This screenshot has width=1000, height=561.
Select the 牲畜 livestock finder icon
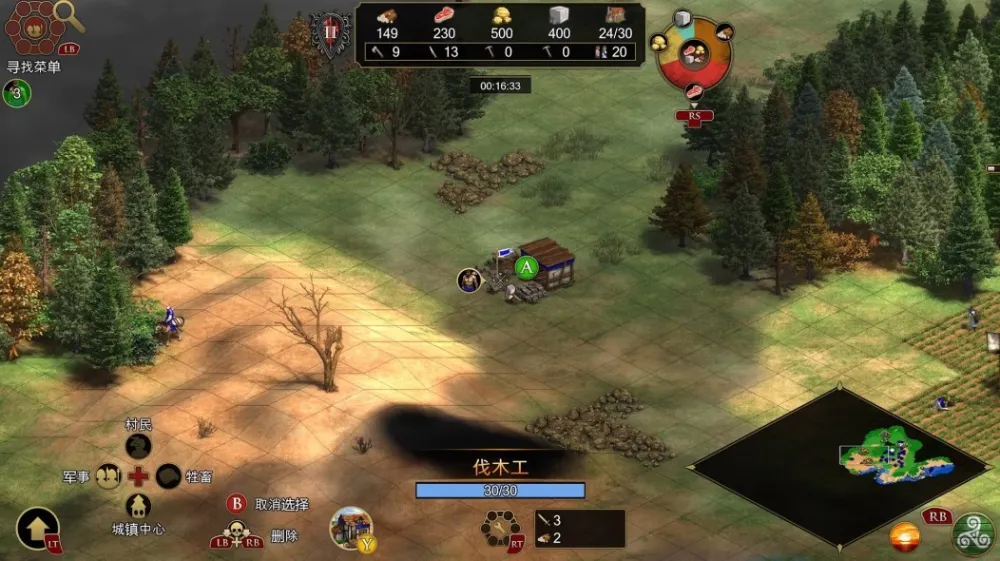click(x=168, y=477)
